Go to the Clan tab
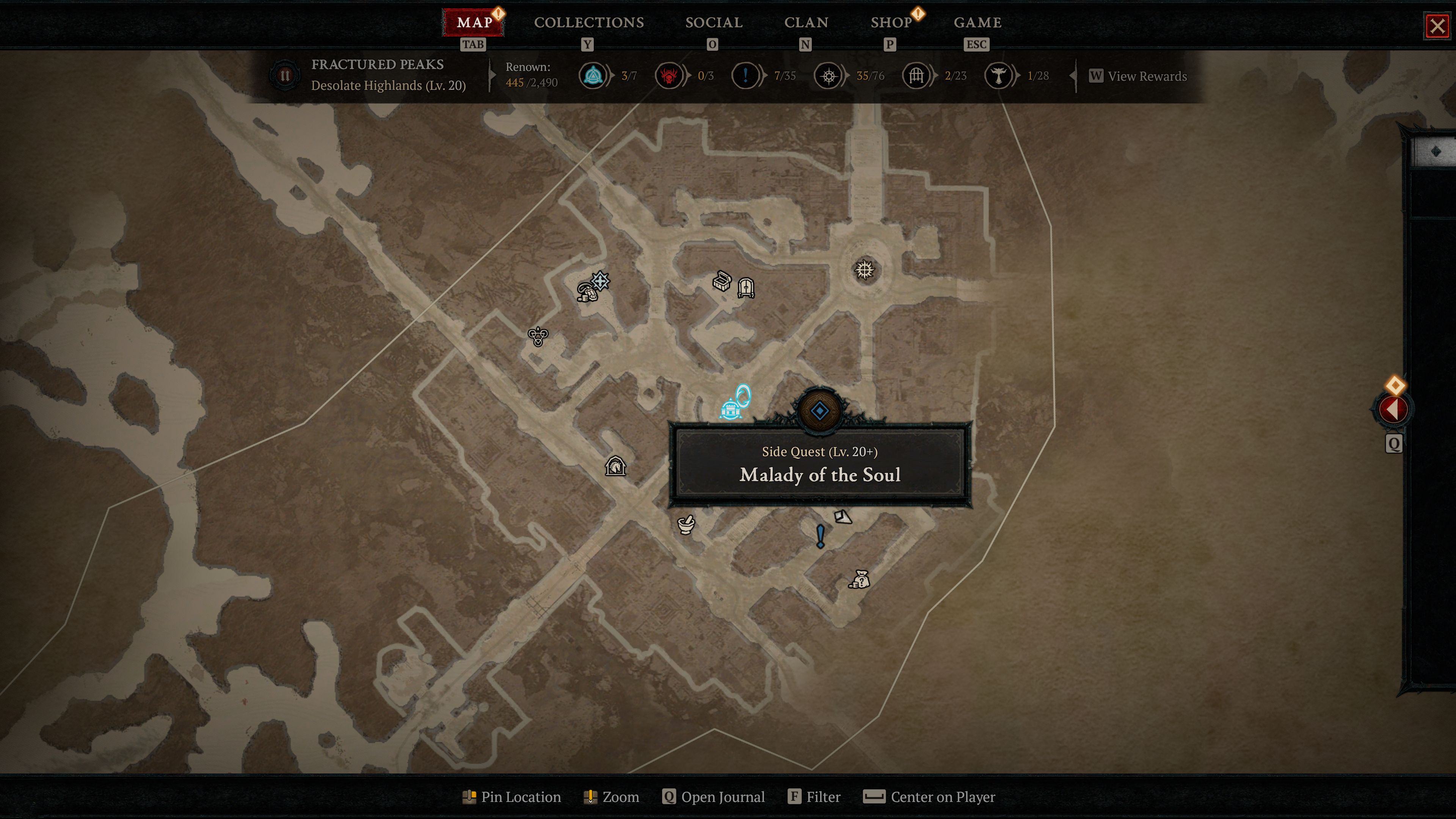 coord(805,23)
